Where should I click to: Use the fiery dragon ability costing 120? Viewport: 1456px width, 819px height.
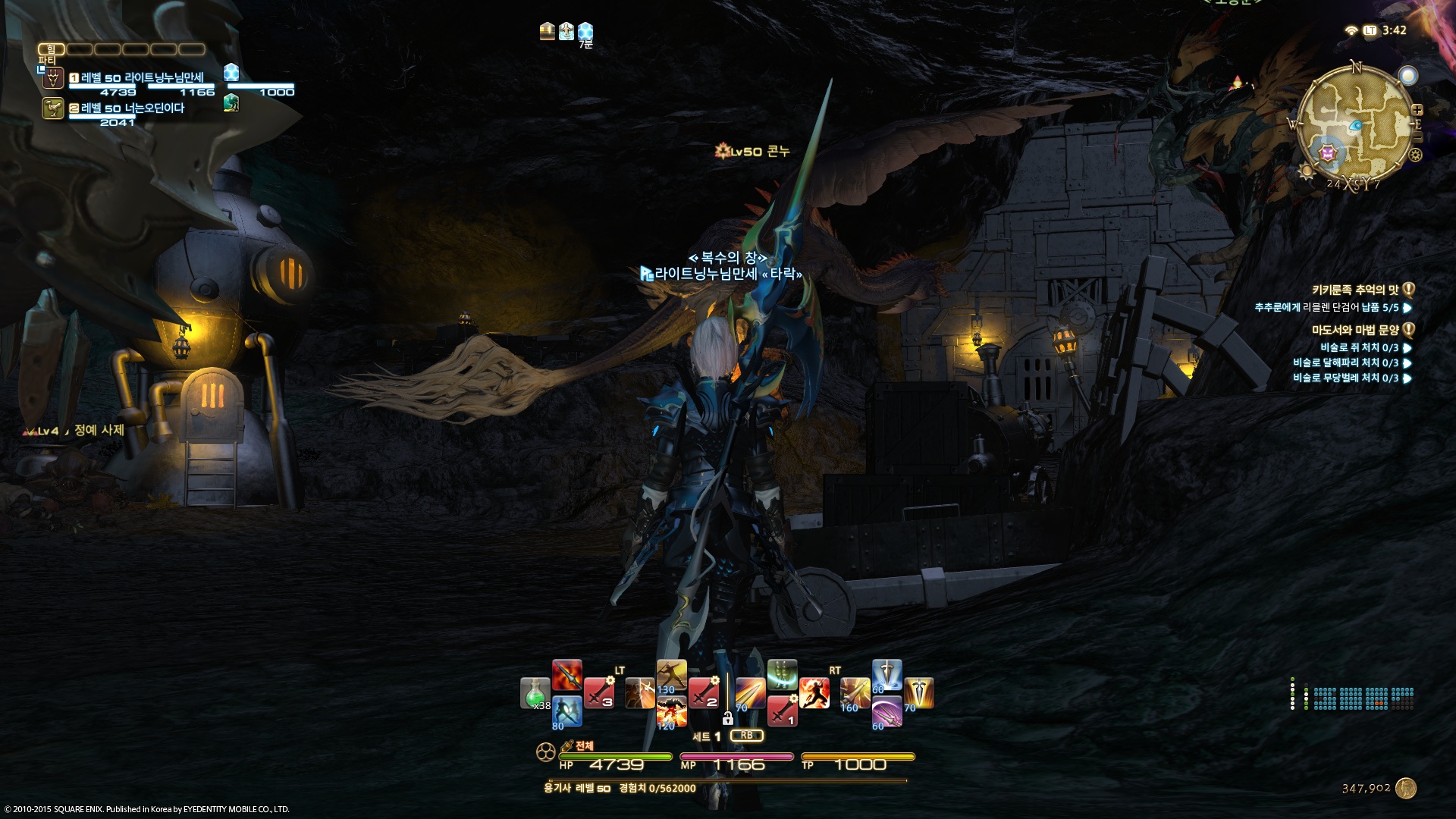(671, 711)
